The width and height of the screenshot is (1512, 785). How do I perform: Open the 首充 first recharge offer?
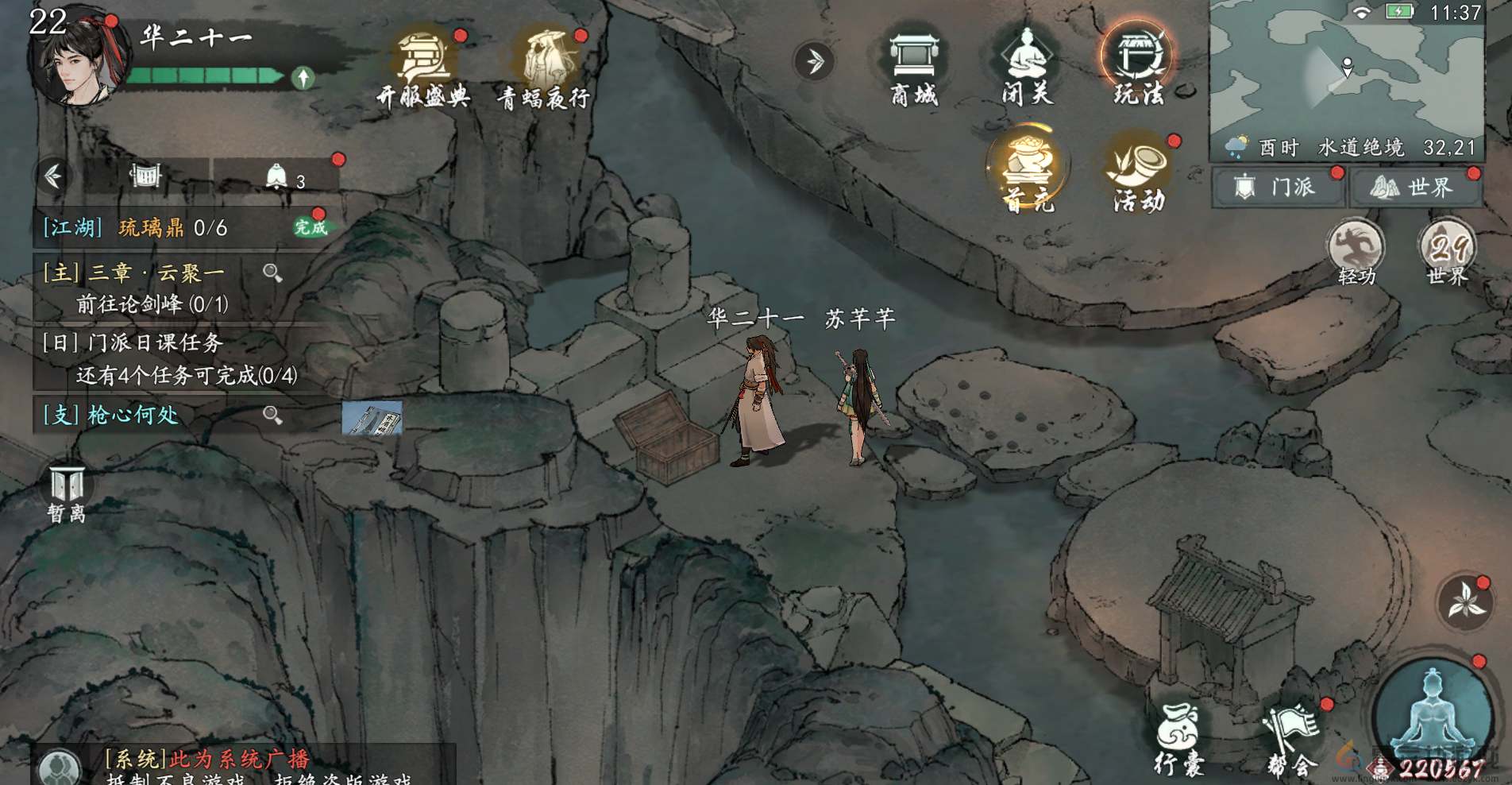[x=1028, y=170]
